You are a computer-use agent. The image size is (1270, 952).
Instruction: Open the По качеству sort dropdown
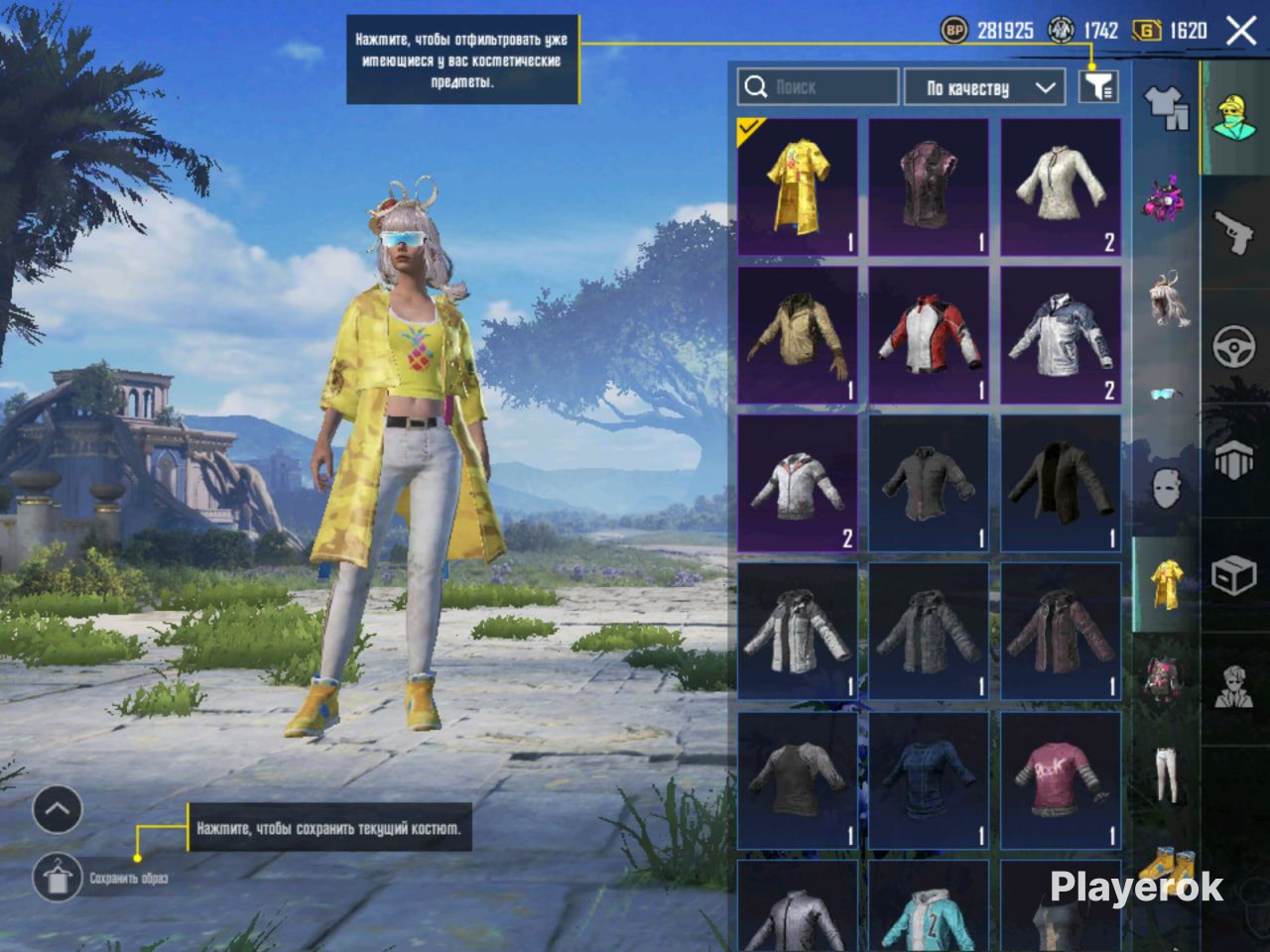point(984,87)
